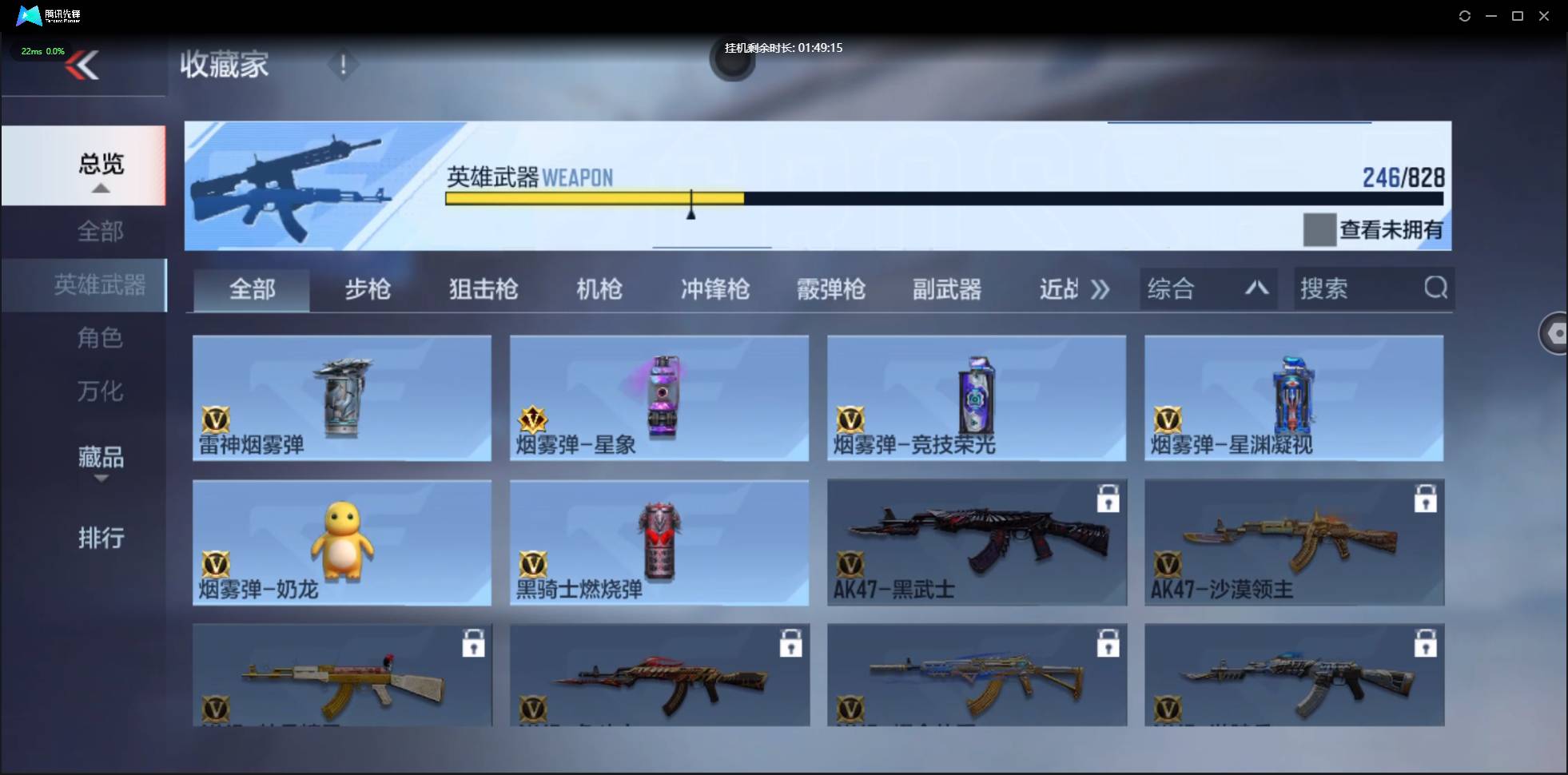Open the 综合 sorting dropdown

click(1208, 288)
